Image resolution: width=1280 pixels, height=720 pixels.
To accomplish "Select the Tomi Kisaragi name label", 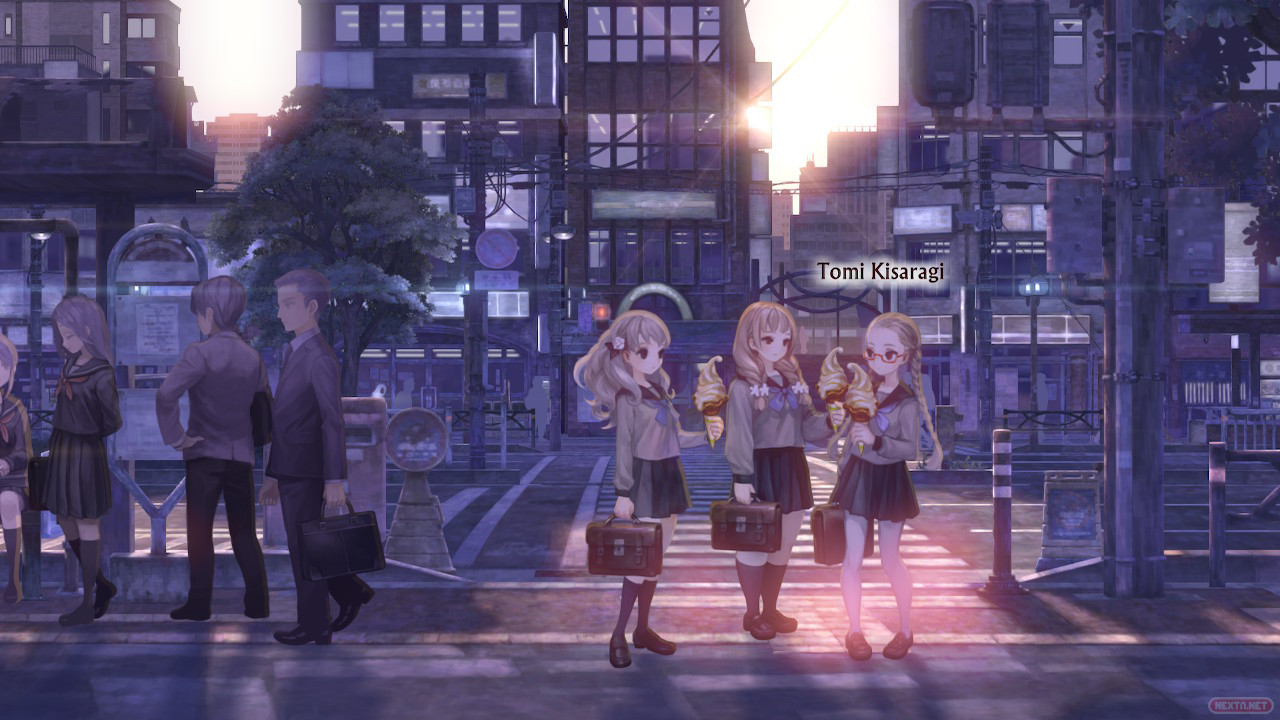I will click(880, 272).
